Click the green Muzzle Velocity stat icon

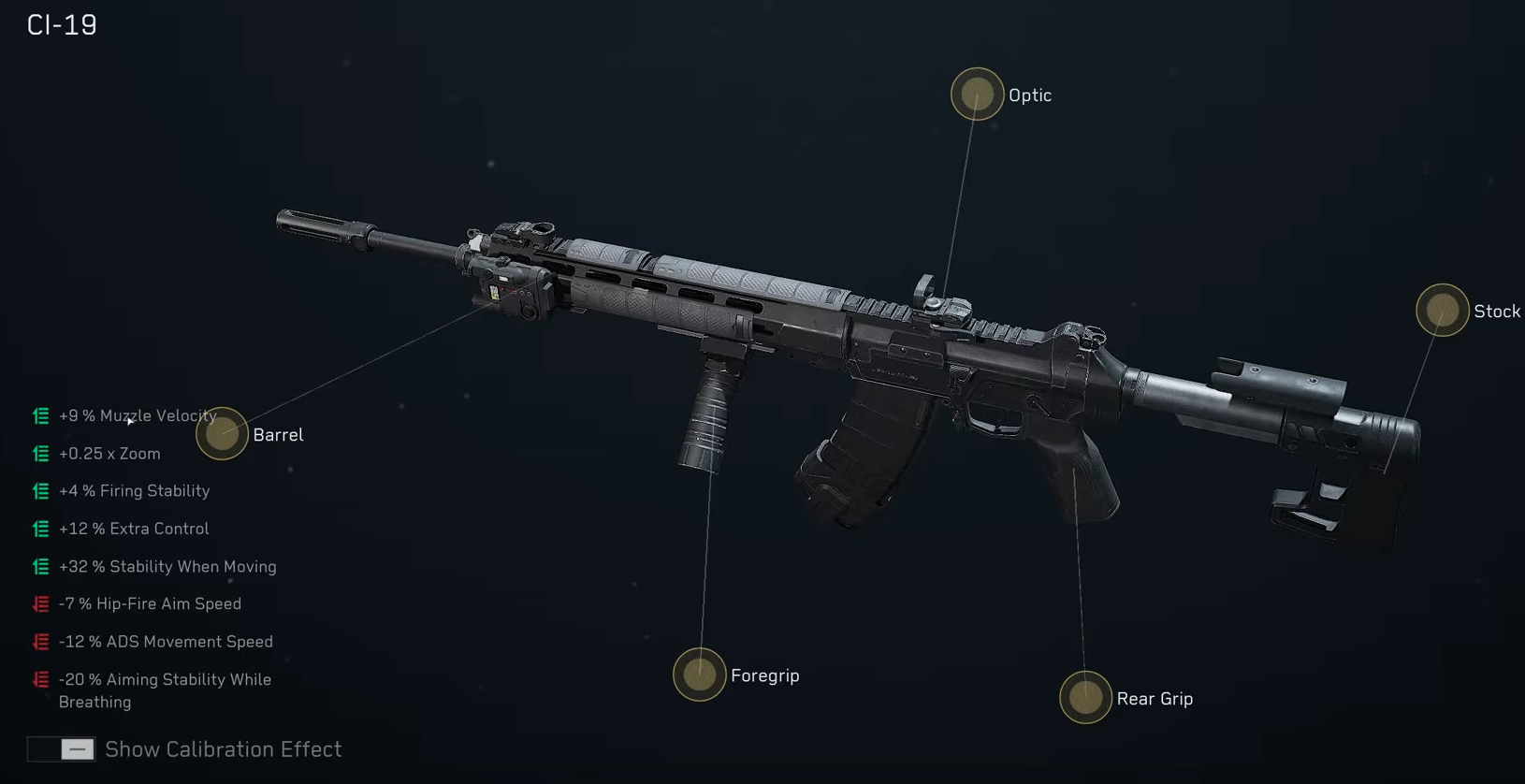coord(39,415)
